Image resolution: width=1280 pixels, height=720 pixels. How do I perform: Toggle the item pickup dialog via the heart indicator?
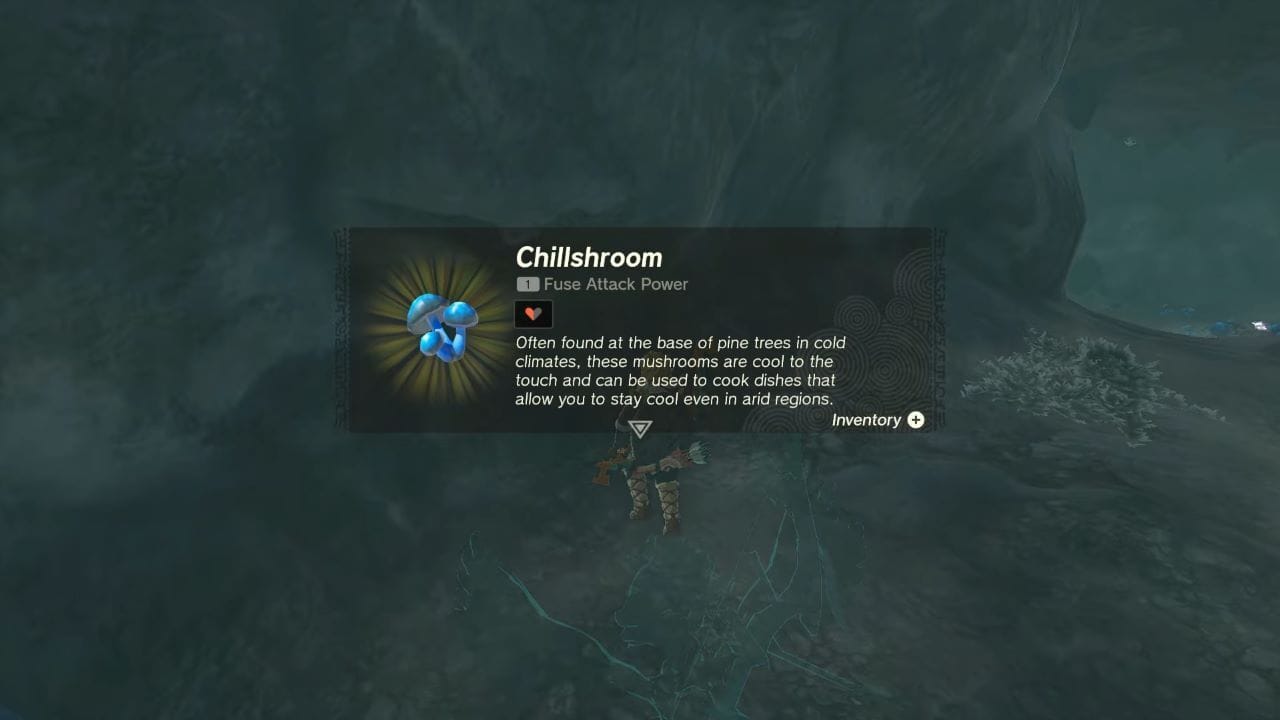coord(533,313)
